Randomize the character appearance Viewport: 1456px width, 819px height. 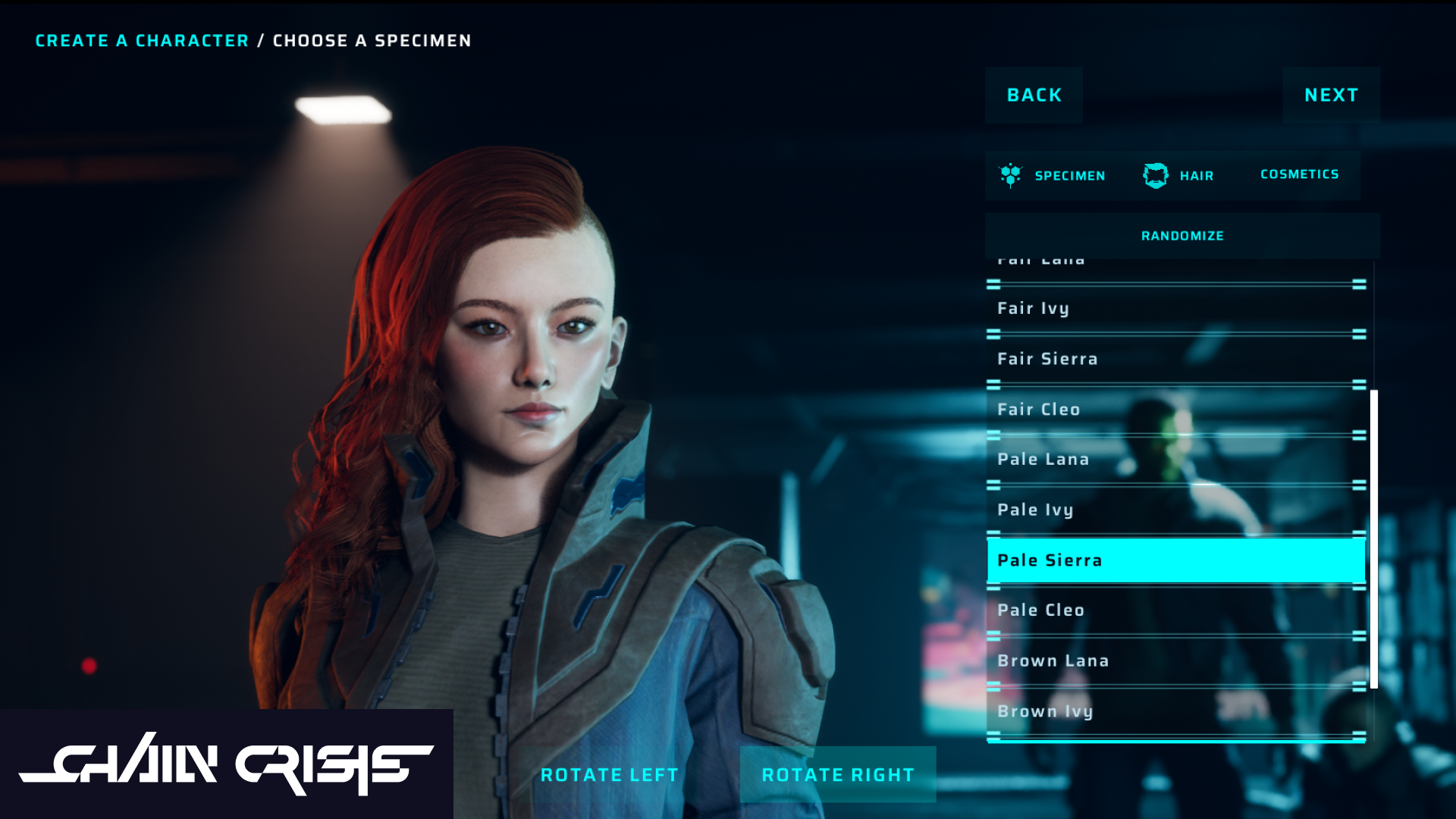click(x=1182, y=236)
